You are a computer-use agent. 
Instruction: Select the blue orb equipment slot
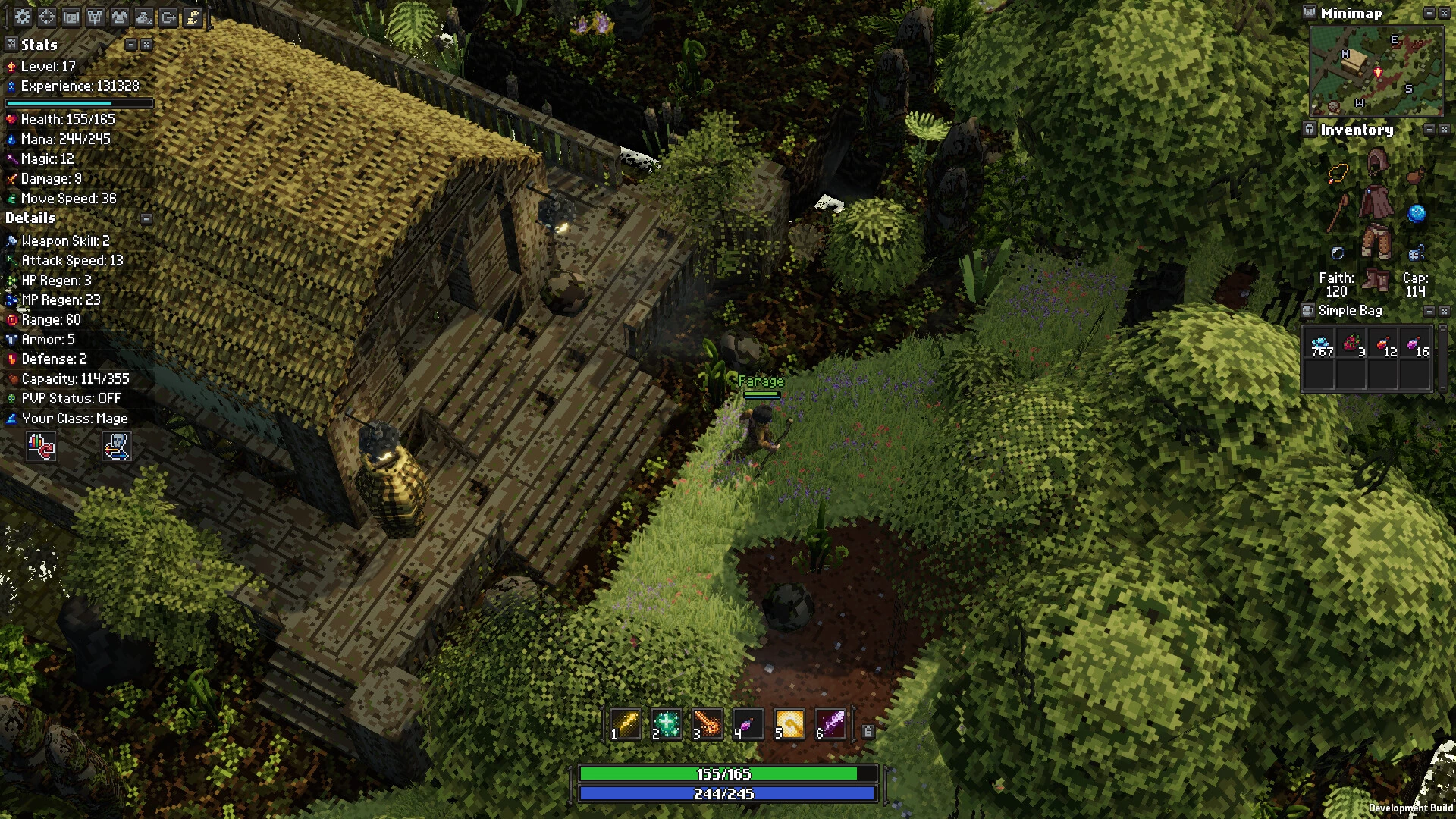1416,214
